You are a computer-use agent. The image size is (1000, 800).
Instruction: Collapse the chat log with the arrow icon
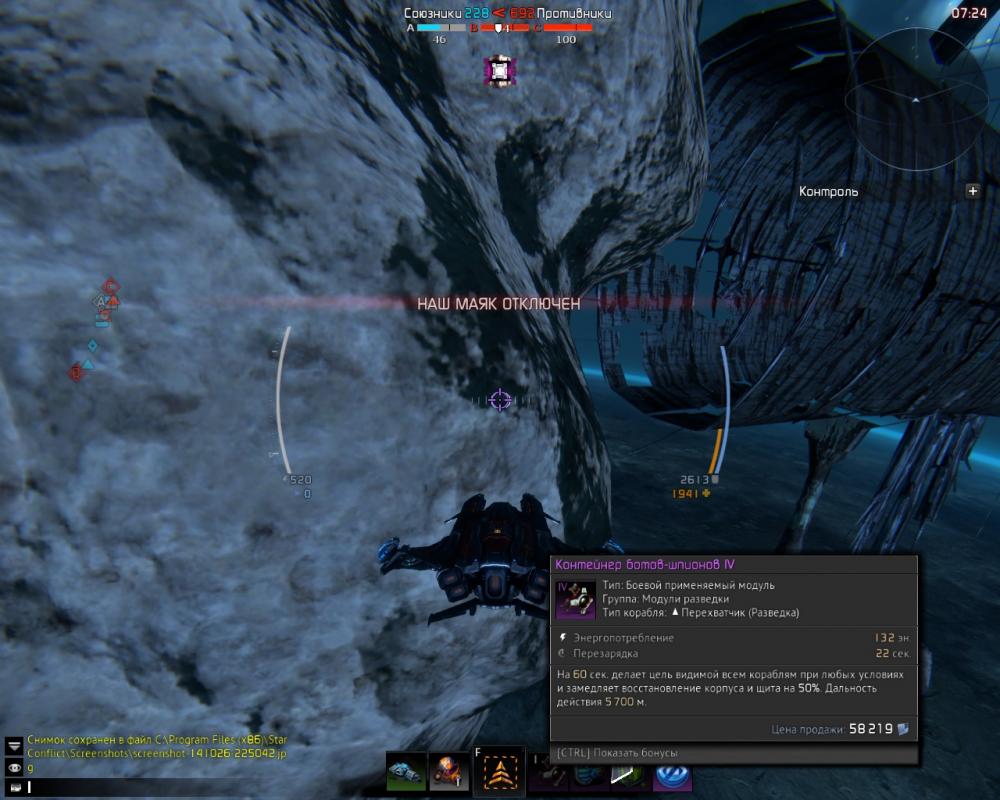pyautogui.click(x=14, y=746)
